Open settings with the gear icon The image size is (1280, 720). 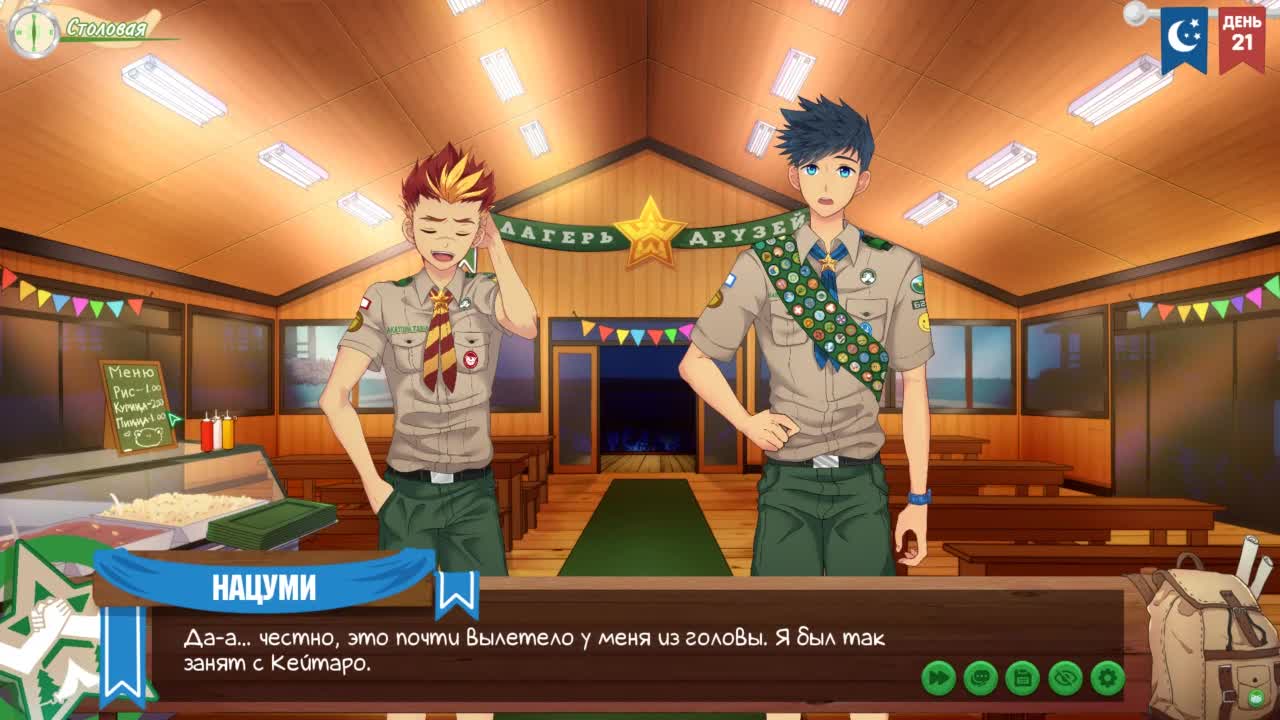[x=1107, y=678]
